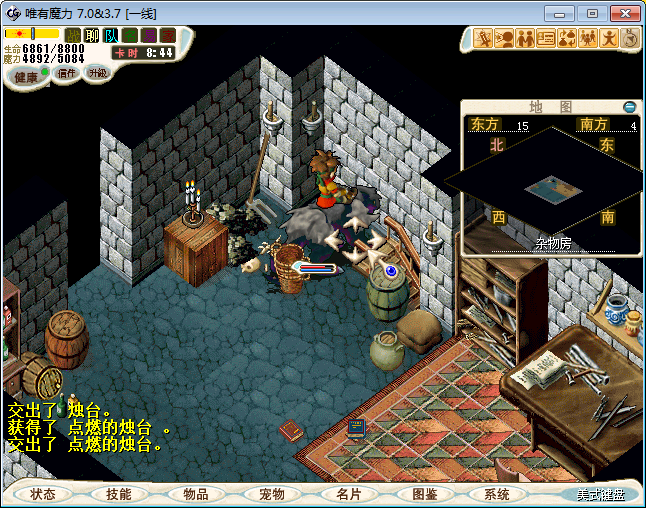Open the 宠物 pet window
This screenshot has height=508, width=646.
(x=271, y=494)
